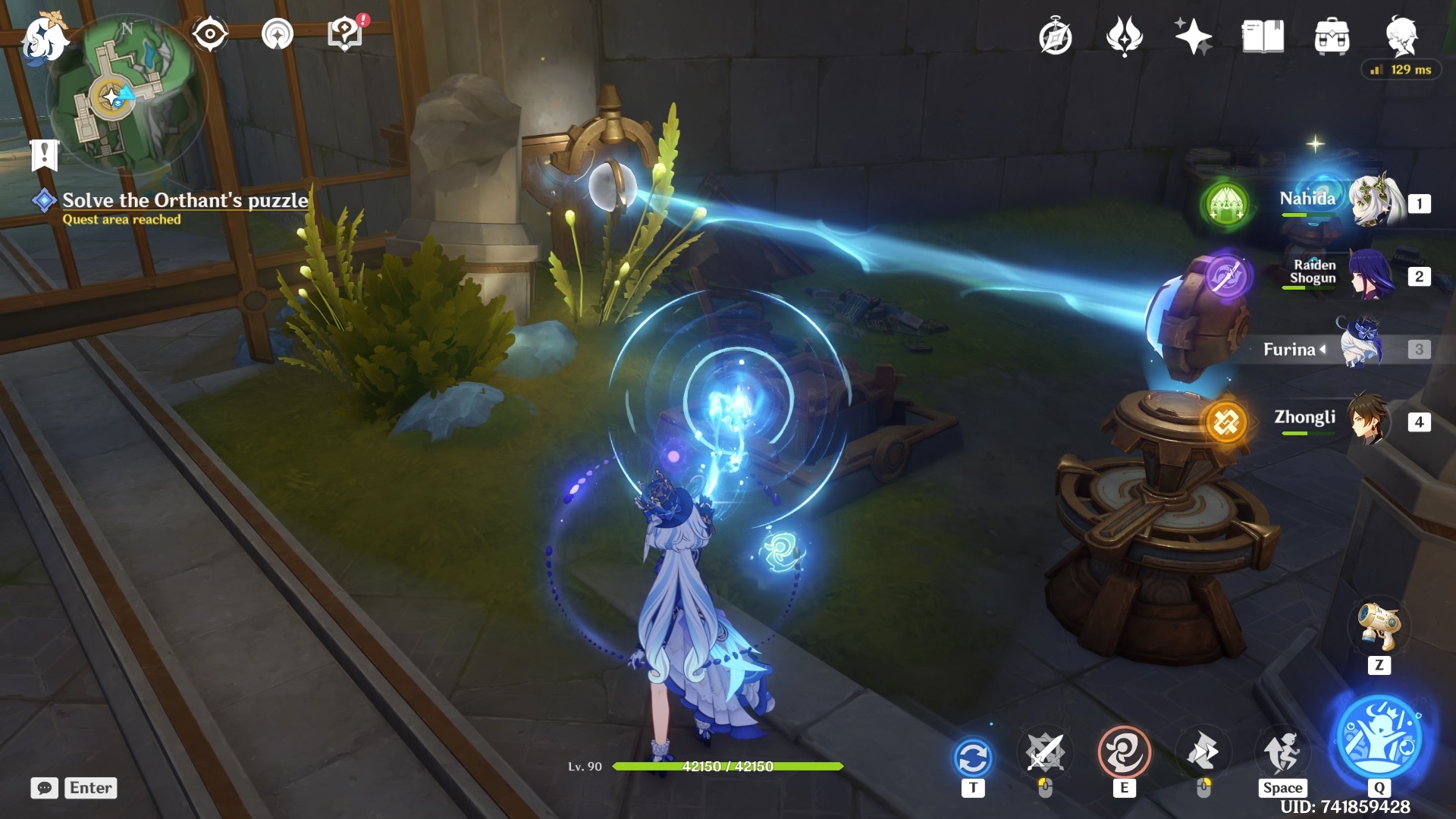The height and width of the screenshot is (819, 1456).
Task: Select the Solve the Orthant's puzzle quest tracker
Action: (185, 201)
